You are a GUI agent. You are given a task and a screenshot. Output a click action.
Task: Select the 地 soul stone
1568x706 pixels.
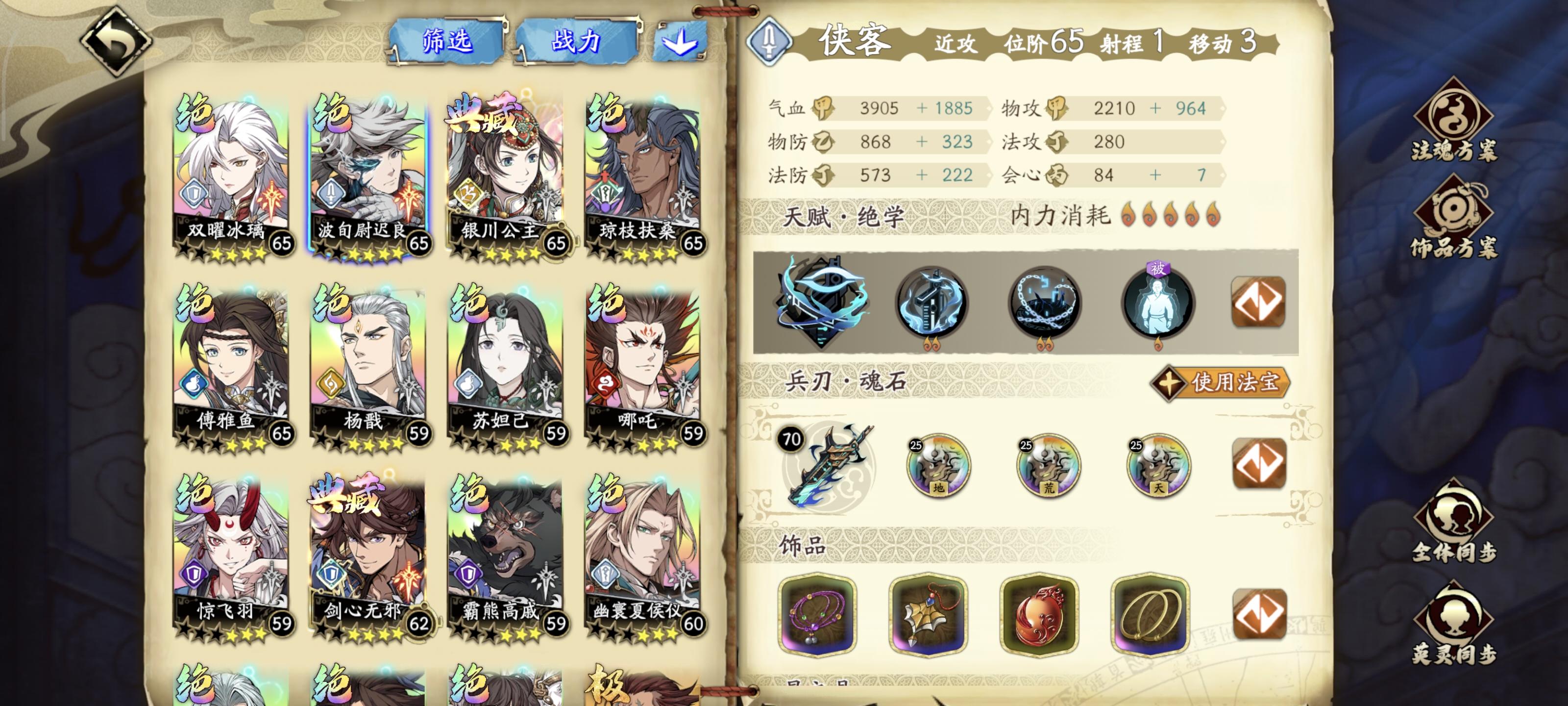click(941, 466)
